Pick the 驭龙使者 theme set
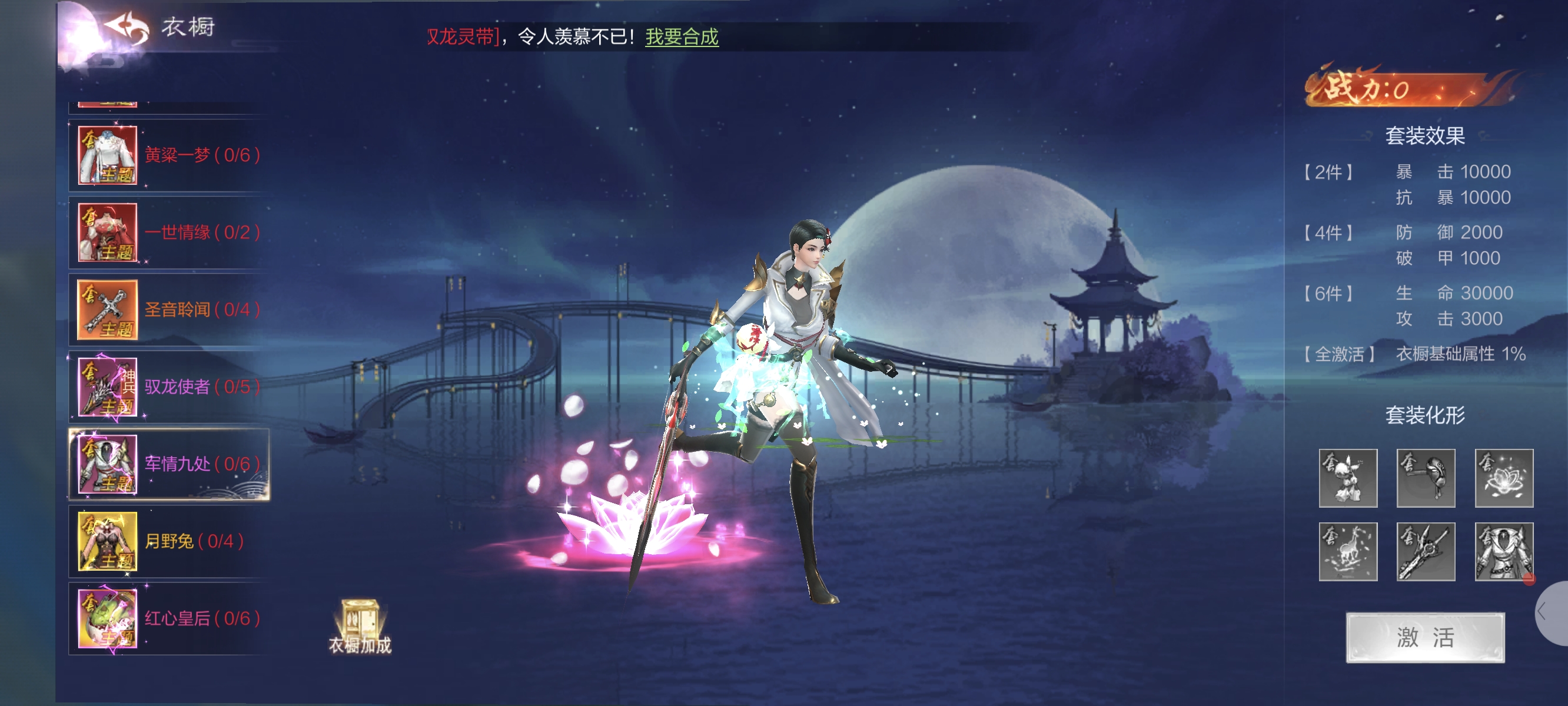Image resolution: width=1568 pixels, height=706 pixels. (168, 387)
